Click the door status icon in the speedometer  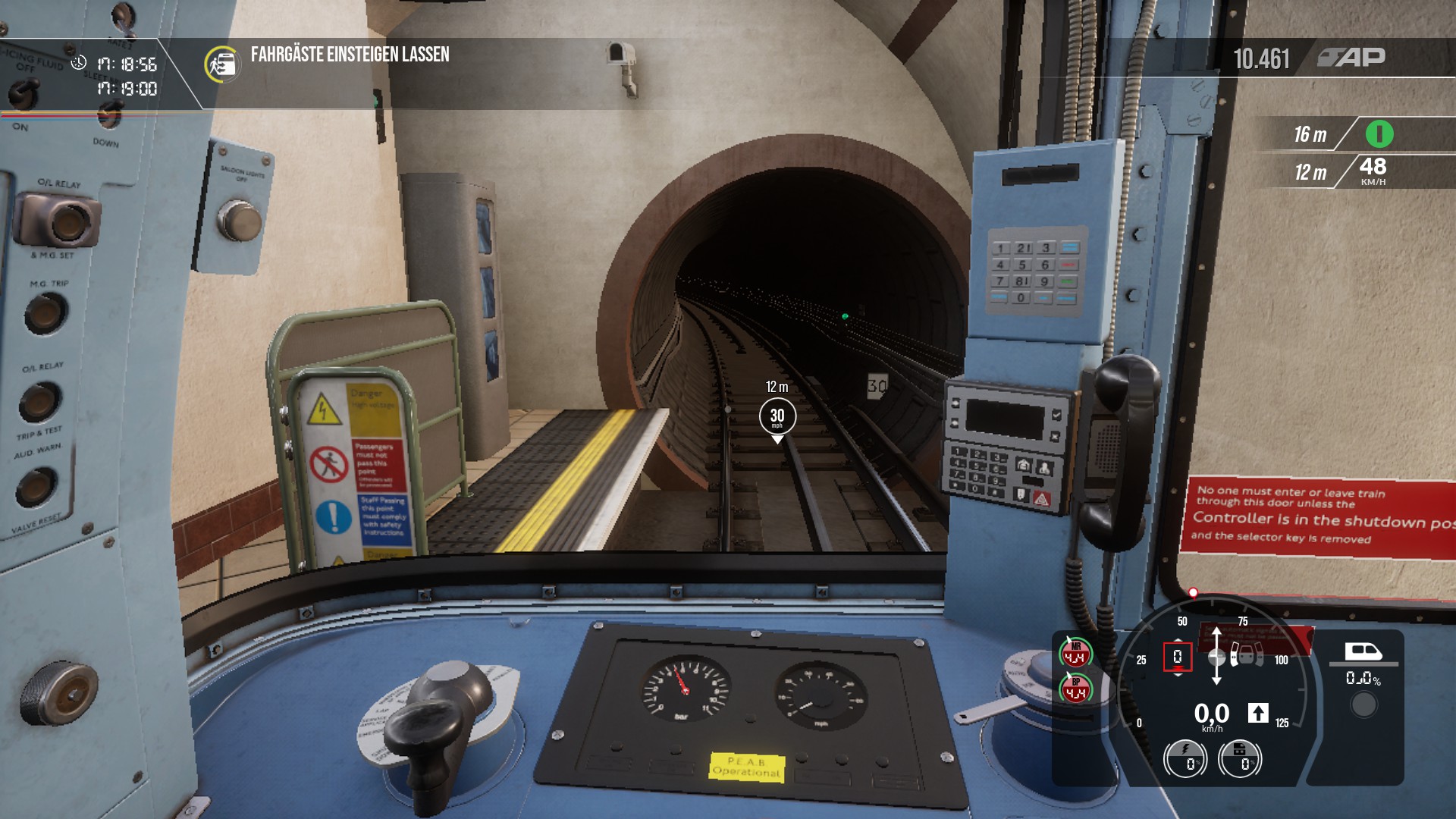coord(1246,653)
